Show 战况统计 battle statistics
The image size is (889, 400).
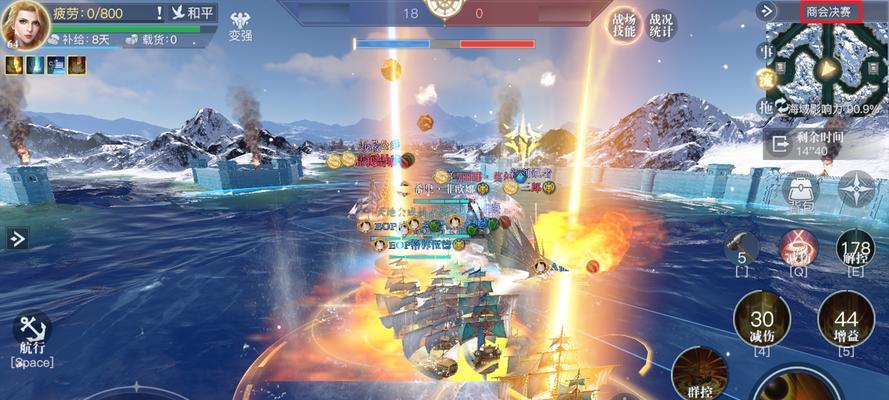(x=660, y=25)
